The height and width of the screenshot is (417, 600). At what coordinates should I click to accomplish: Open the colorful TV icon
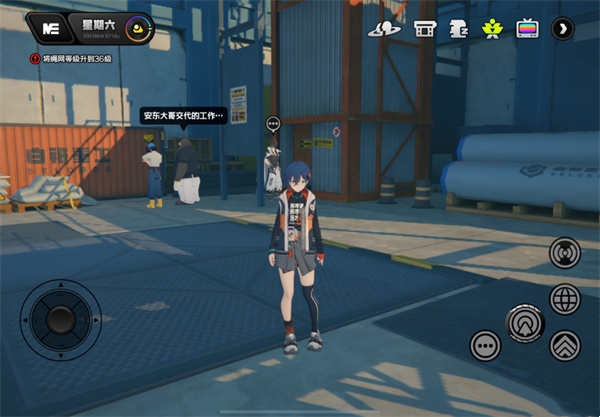527,28
